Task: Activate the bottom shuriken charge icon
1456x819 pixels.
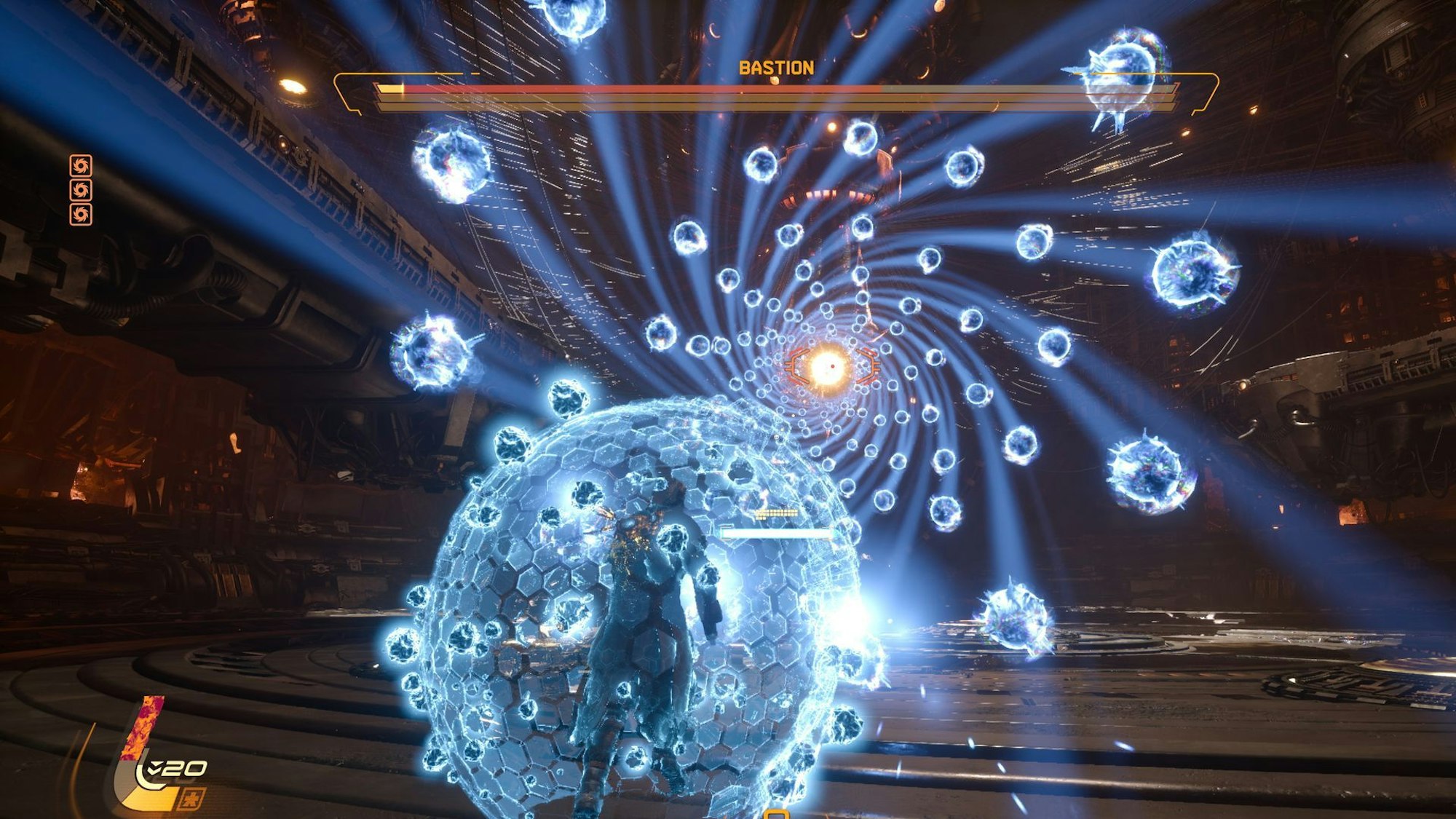Action: point(82,215)
